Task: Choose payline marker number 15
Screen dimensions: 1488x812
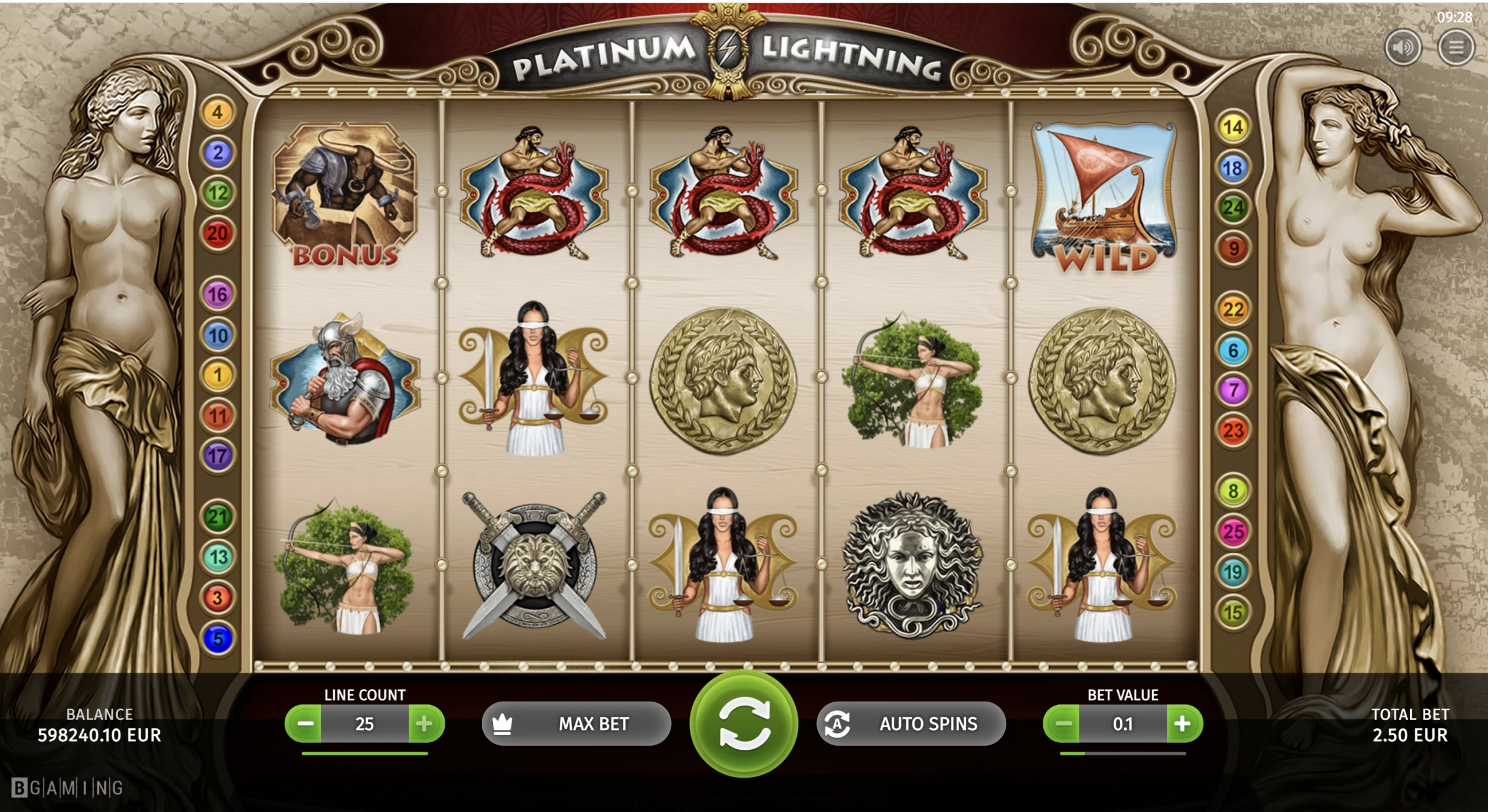Action: 1233,612
